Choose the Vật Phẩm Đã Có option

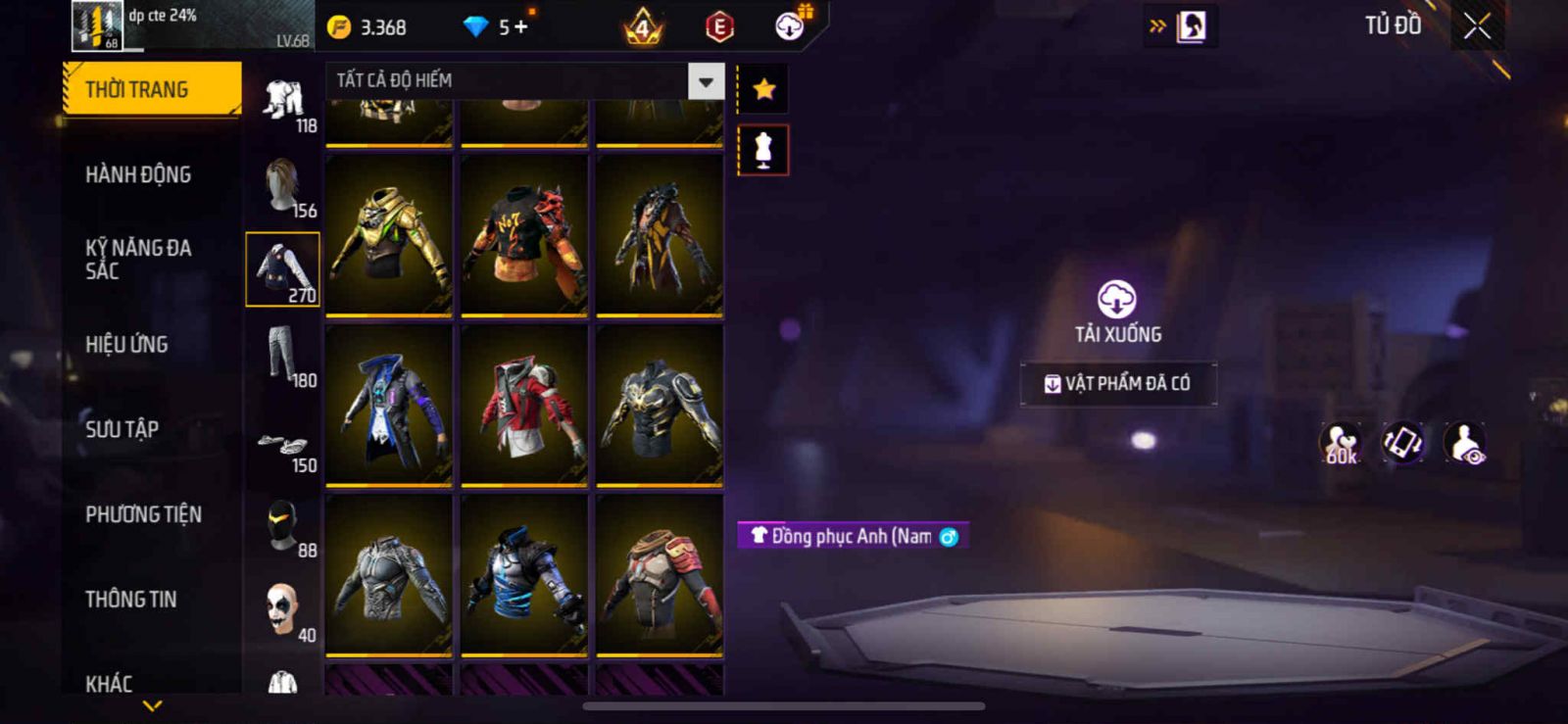pos(1118,383)
